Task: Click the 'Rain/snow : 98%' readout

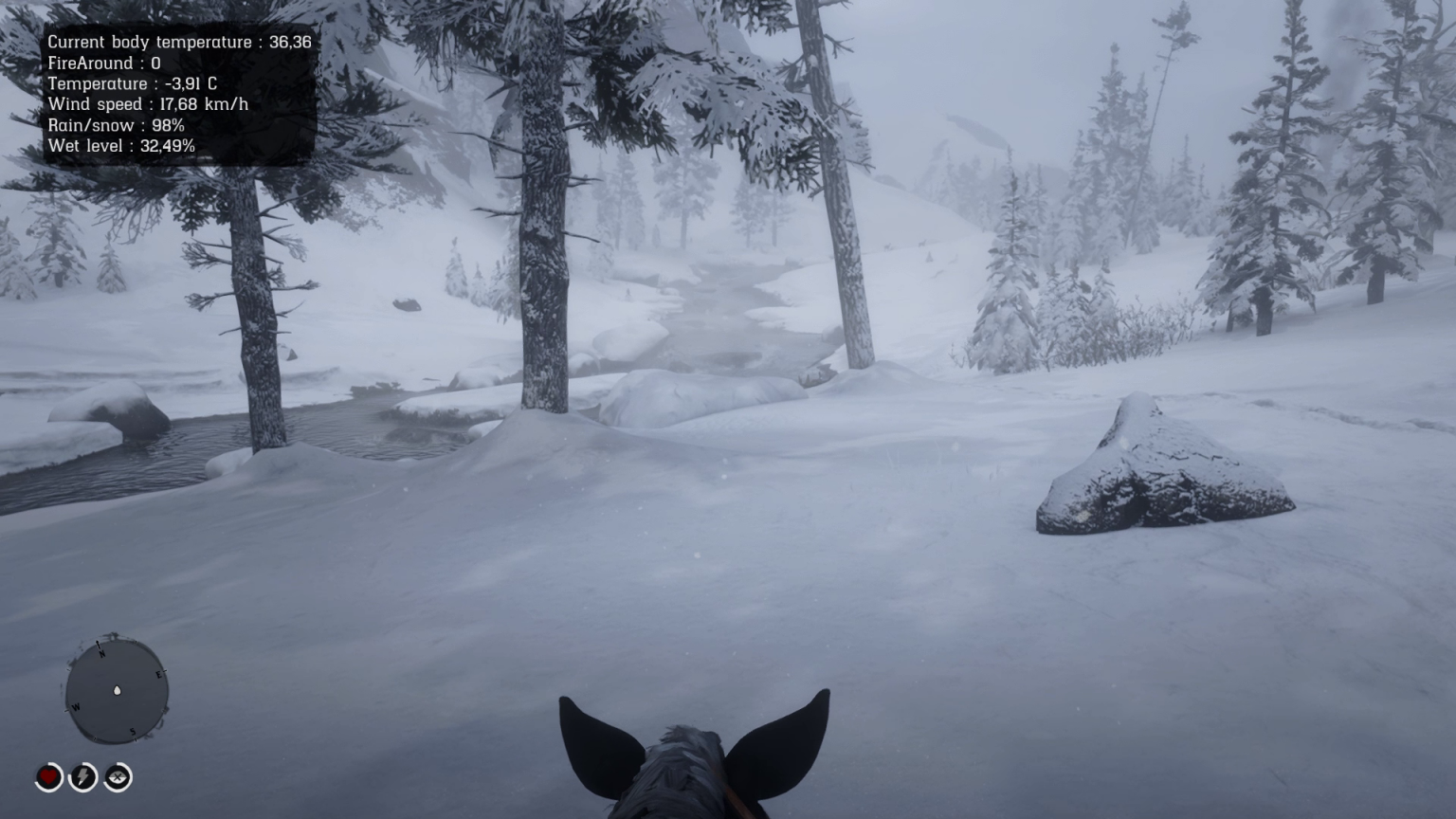Action: click(115, 125)
